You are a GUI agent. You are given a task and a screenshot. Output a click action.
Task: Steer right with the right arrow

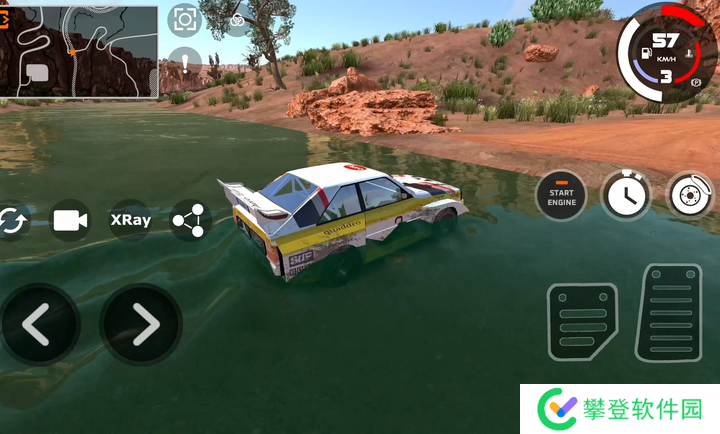click(141, 323)
